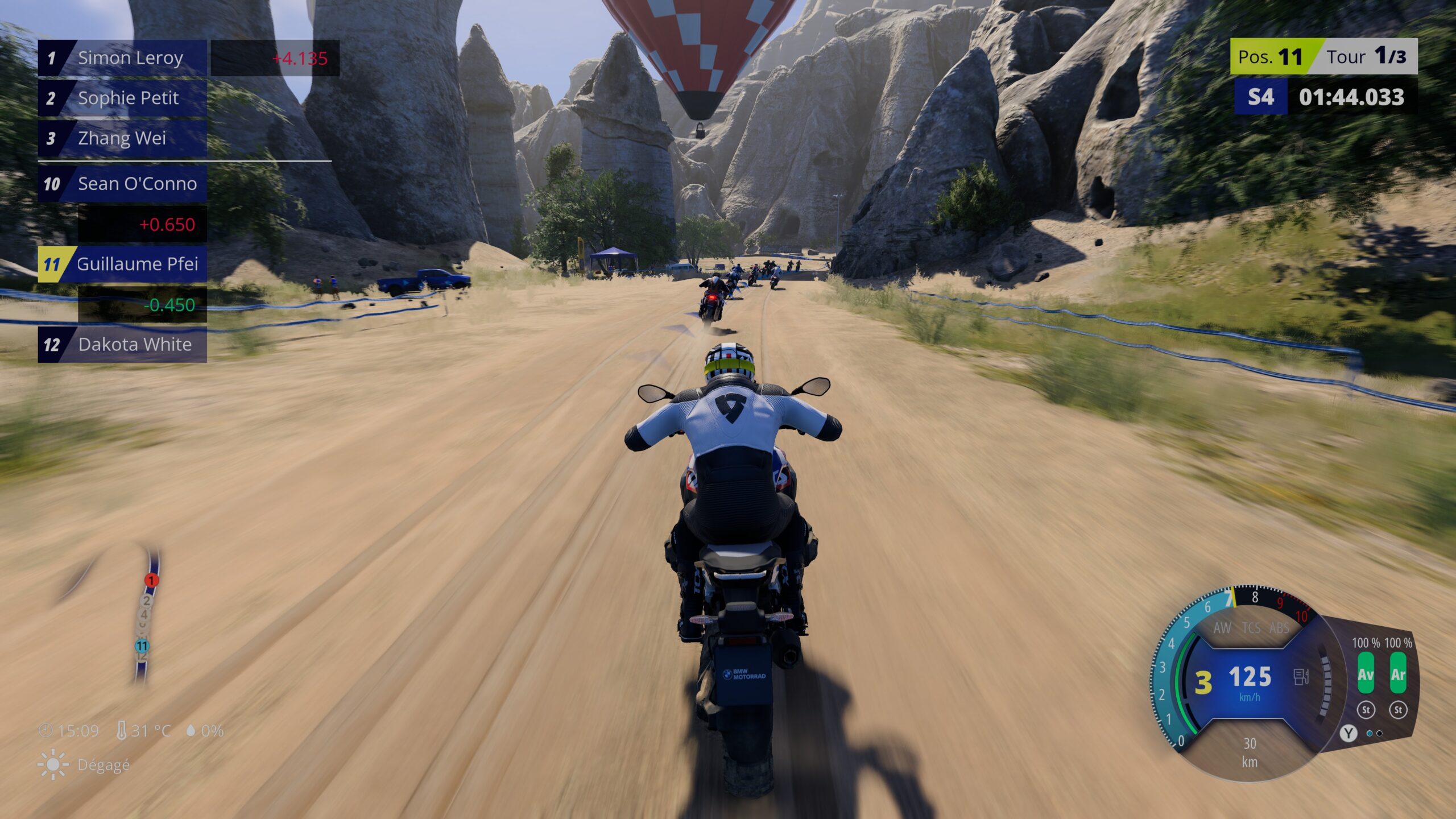Viewport: 1456px width, 819px height.
Task: Select the sun icon next to Dégagé weather
Action: click(x=52, y=765)
